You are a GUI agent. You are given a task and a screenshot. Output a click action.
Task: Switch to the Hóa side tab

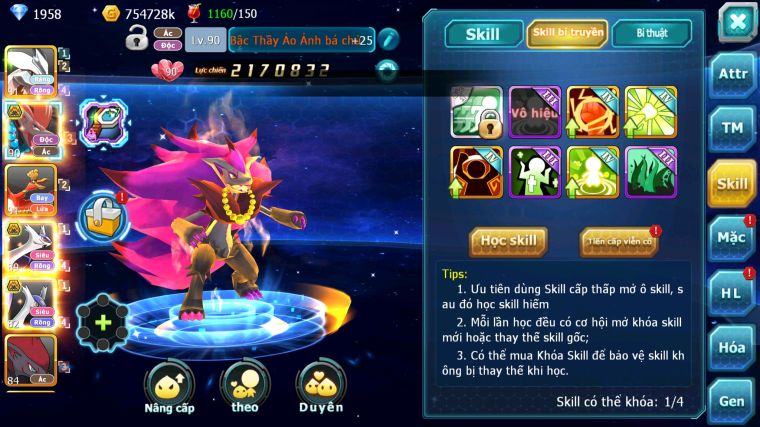(x=732, y=347)
